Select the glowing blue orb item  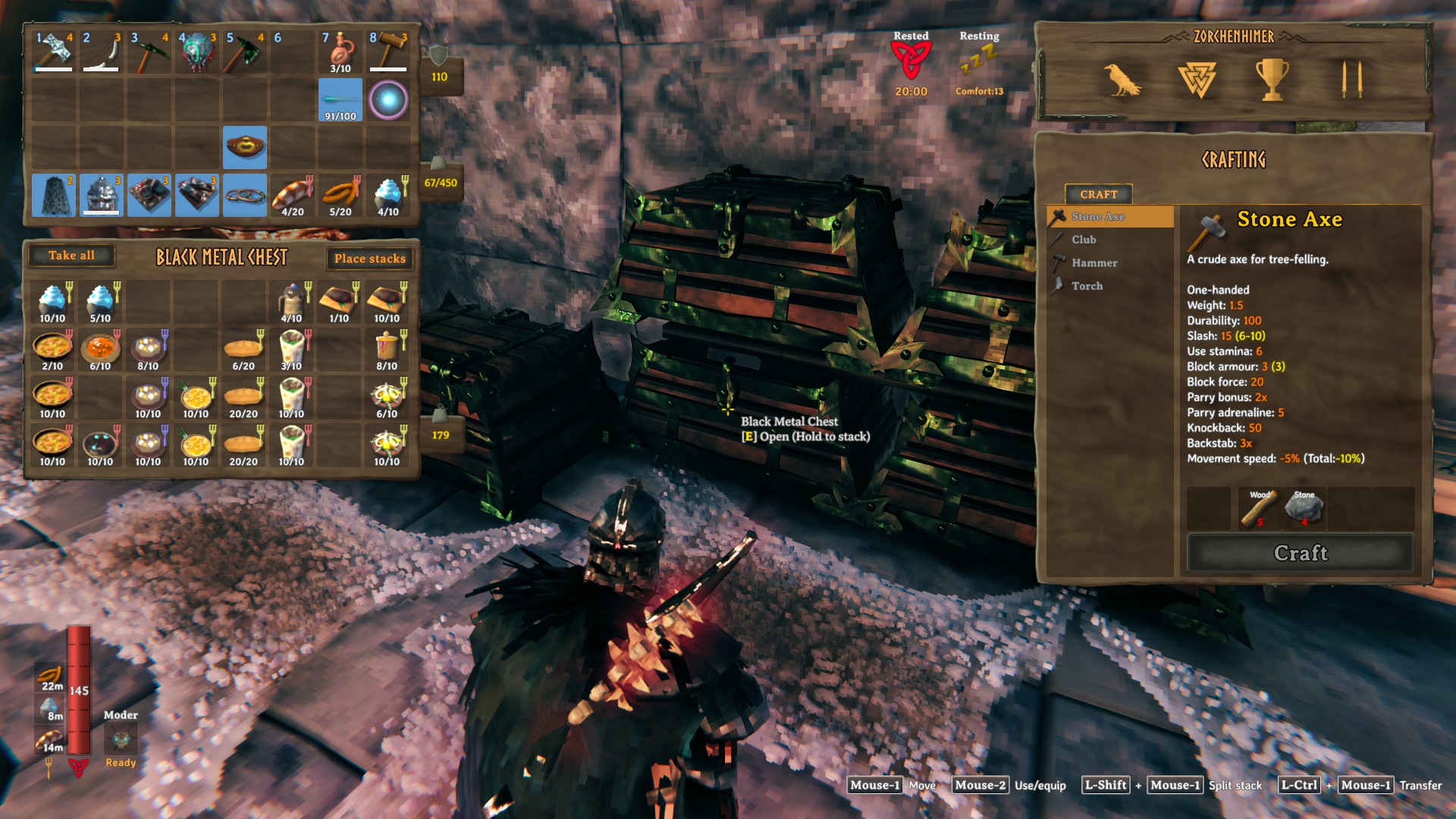pyautogui.click(x=388, y=100)
